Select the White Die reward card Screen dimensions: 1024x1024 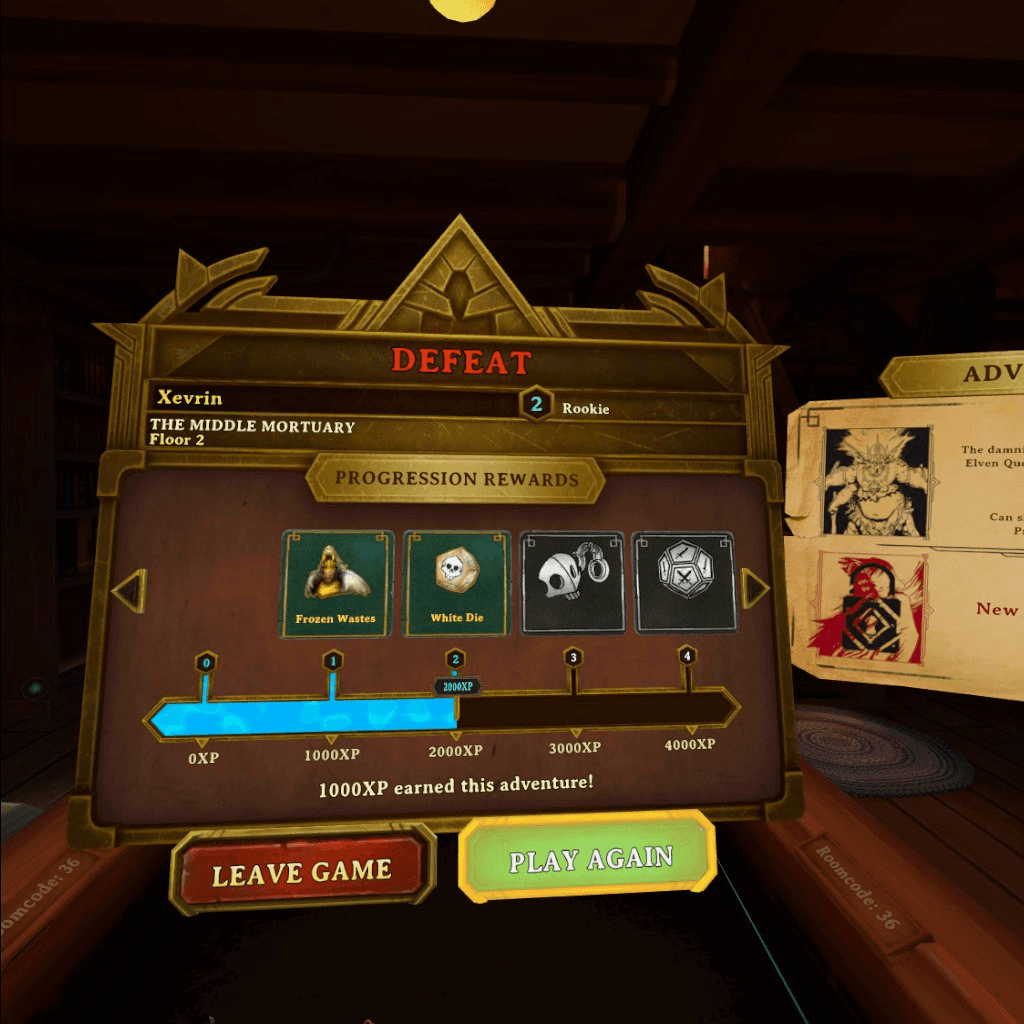(x=457, y=584)
